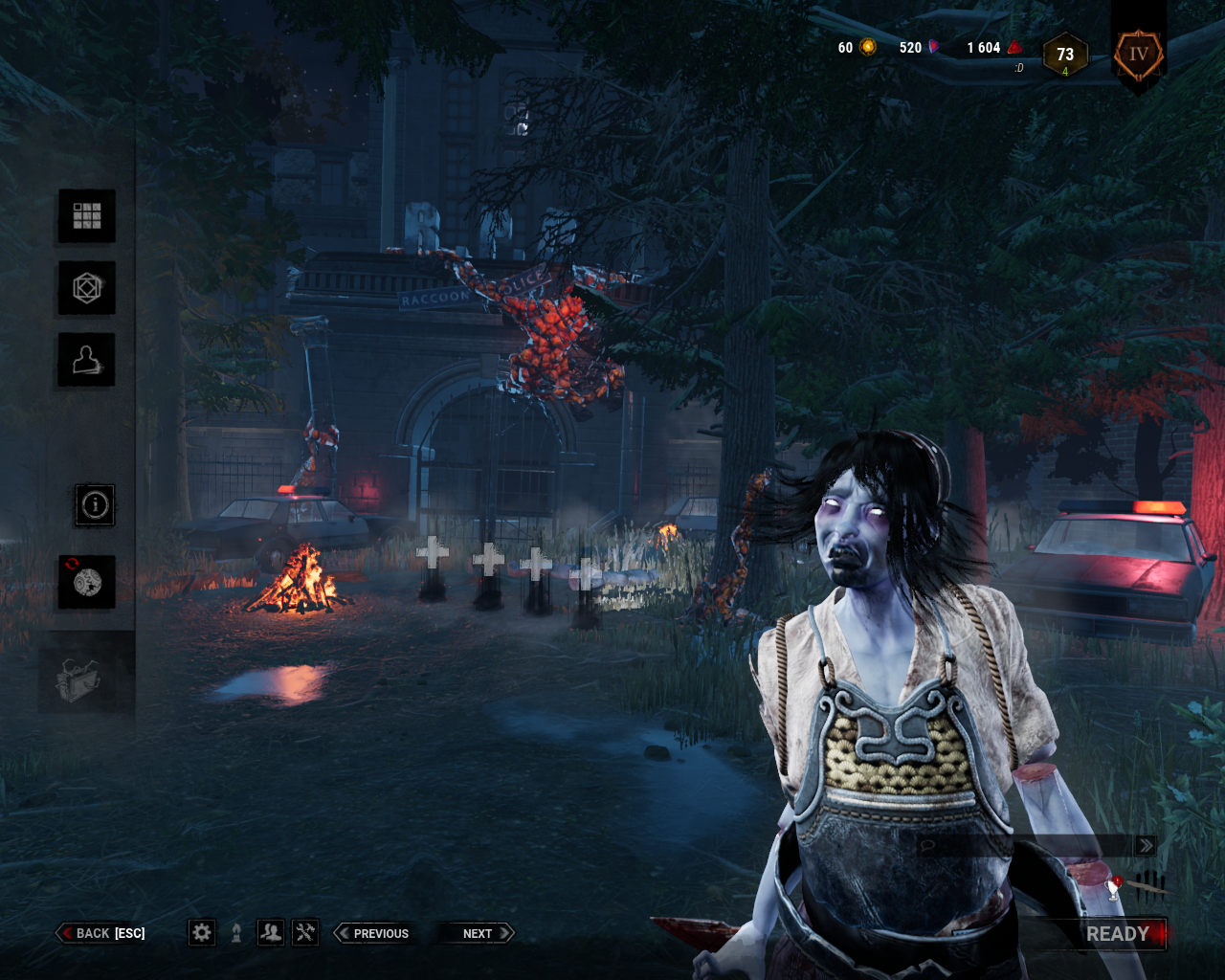Image resolution: width=1225 pixels, height=980 pixels.
Task: Open loadout via crossed tools icon
Action: tap(305, 932)
